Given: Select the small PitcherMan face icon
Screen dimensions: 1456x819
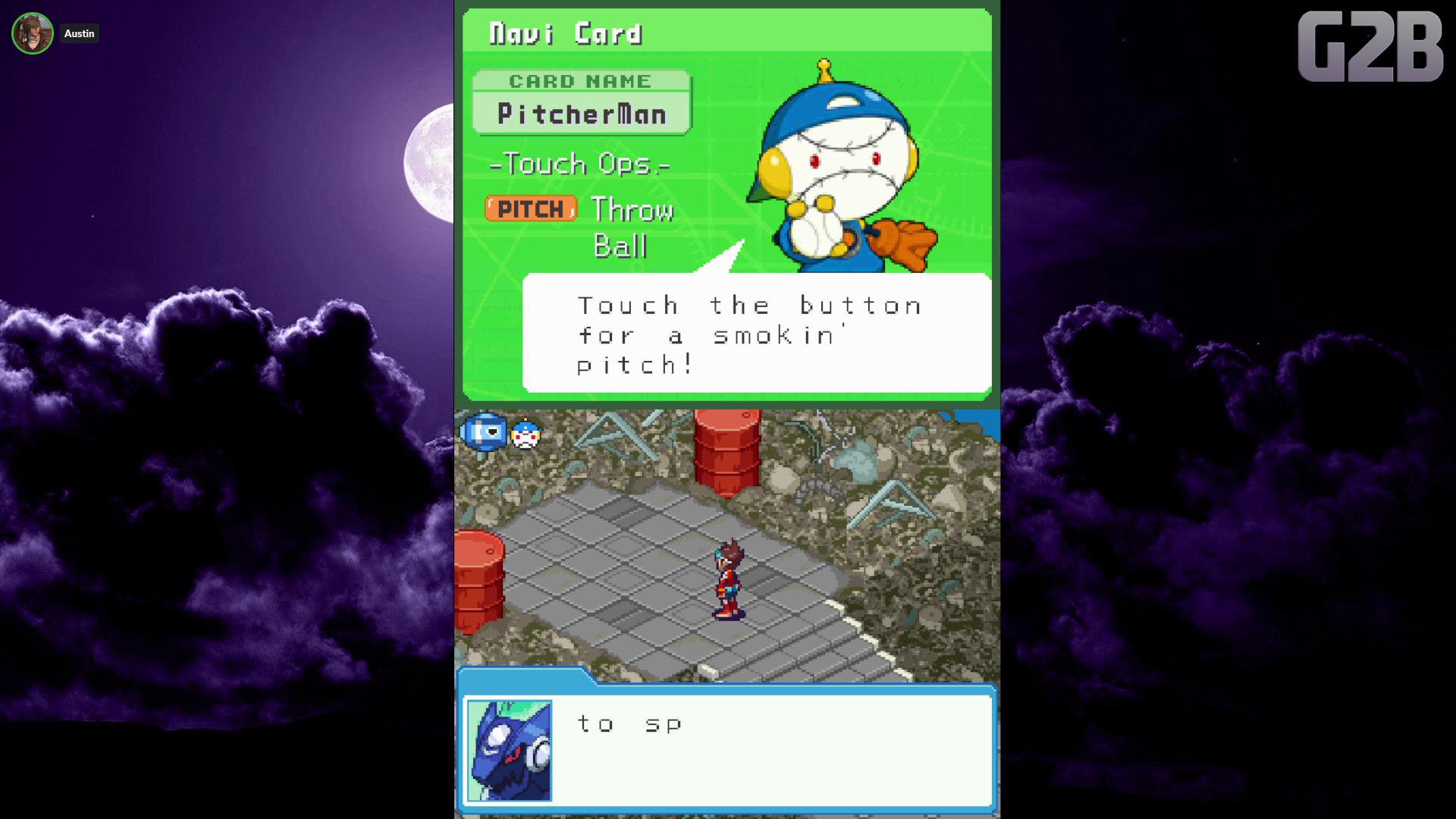Looking at the screenshot, I should (526, 435).
